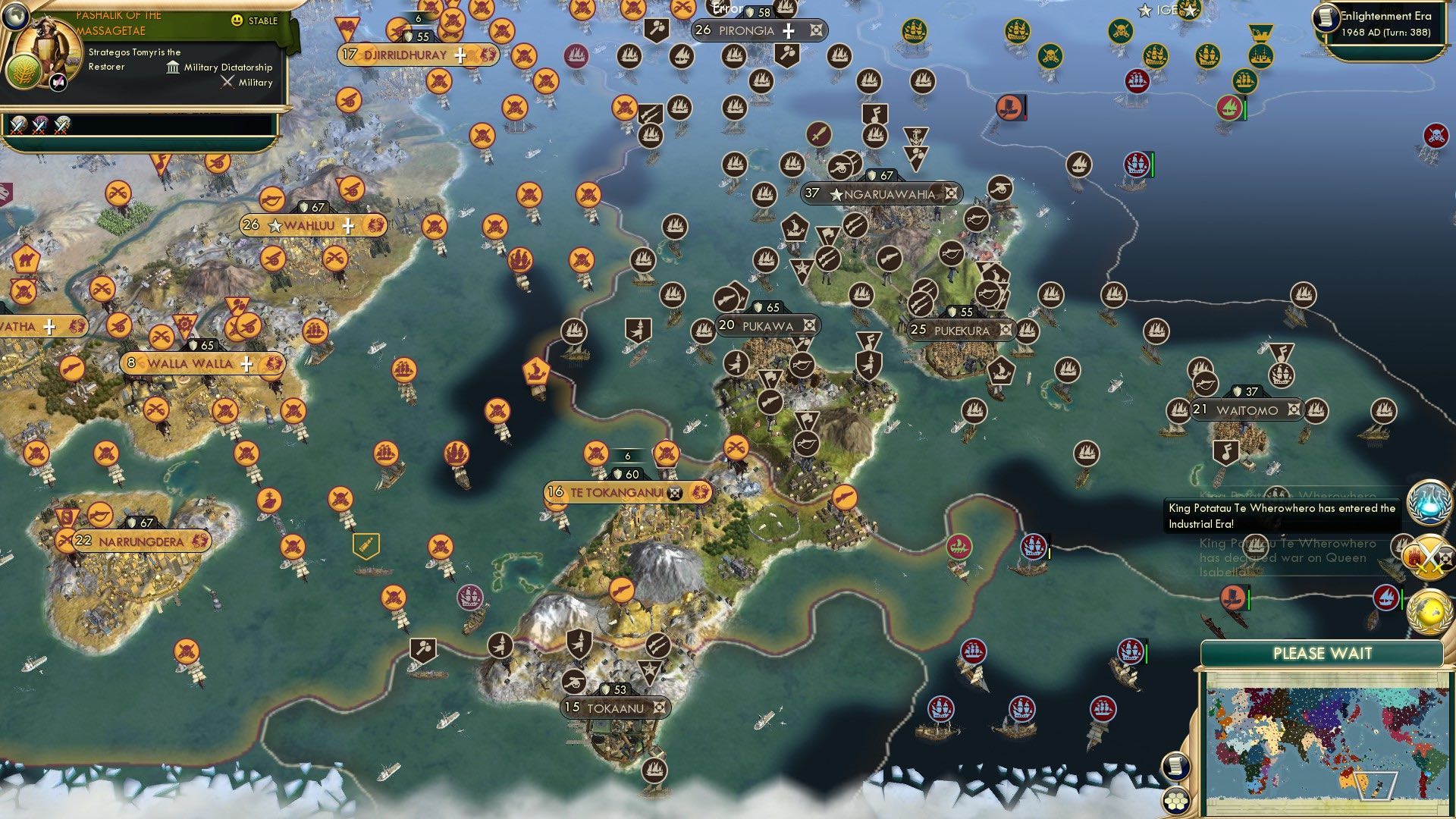1456x819 pixels.
Task: Click the PLEASE WAIT banner
Action: tap(1323, 652)
